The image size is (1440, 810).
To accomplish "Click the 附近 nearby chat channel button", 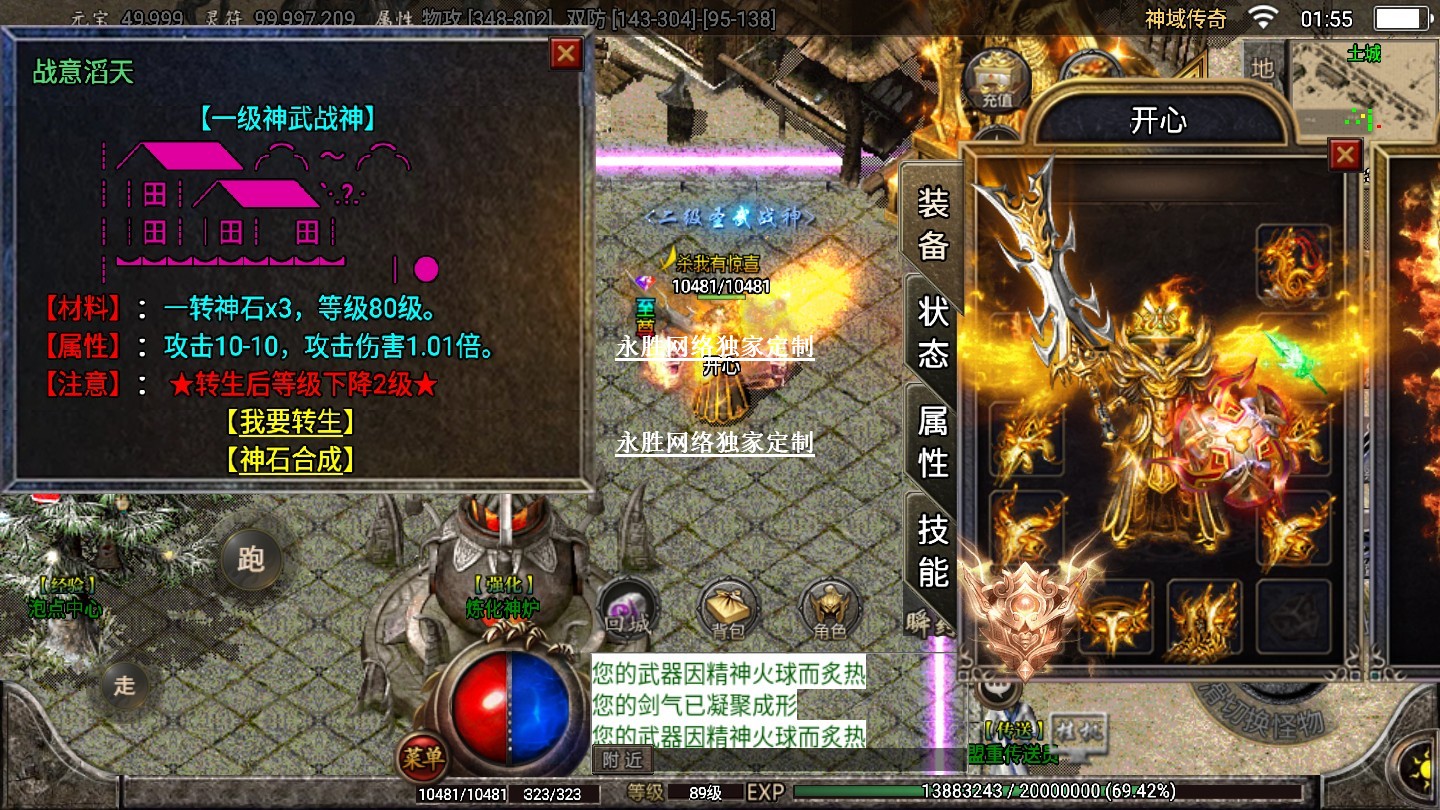I will pos(622,760).
